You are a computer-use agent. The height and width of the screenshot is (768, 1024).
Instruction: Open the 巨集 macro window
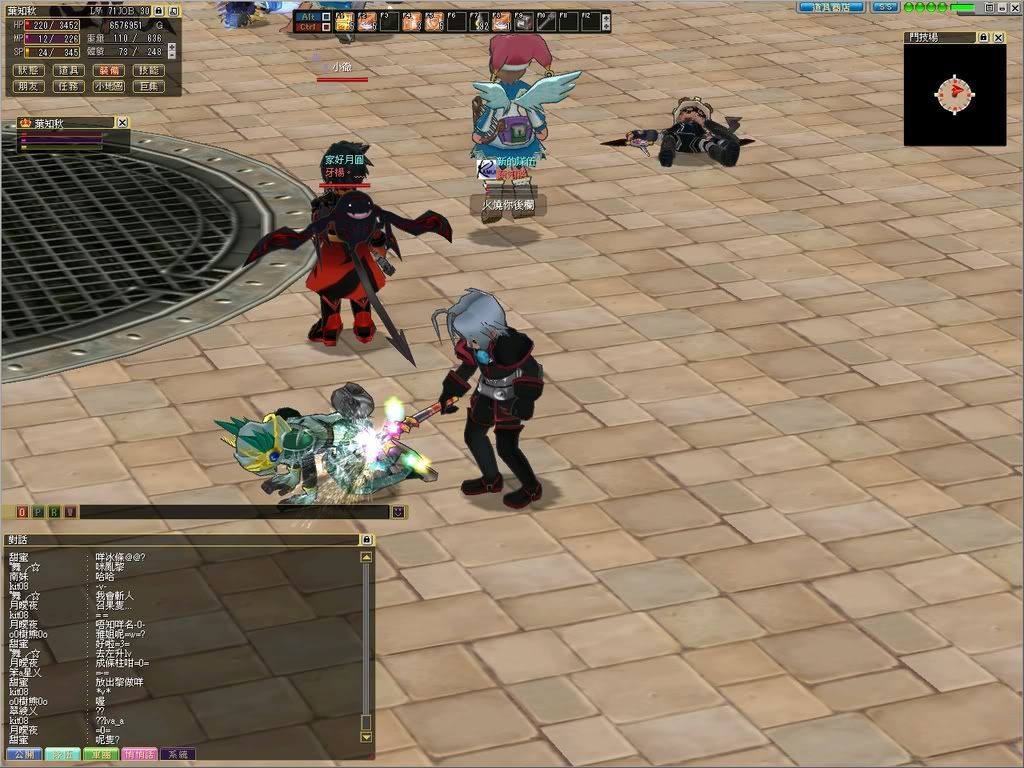click(x=148, y=87)
